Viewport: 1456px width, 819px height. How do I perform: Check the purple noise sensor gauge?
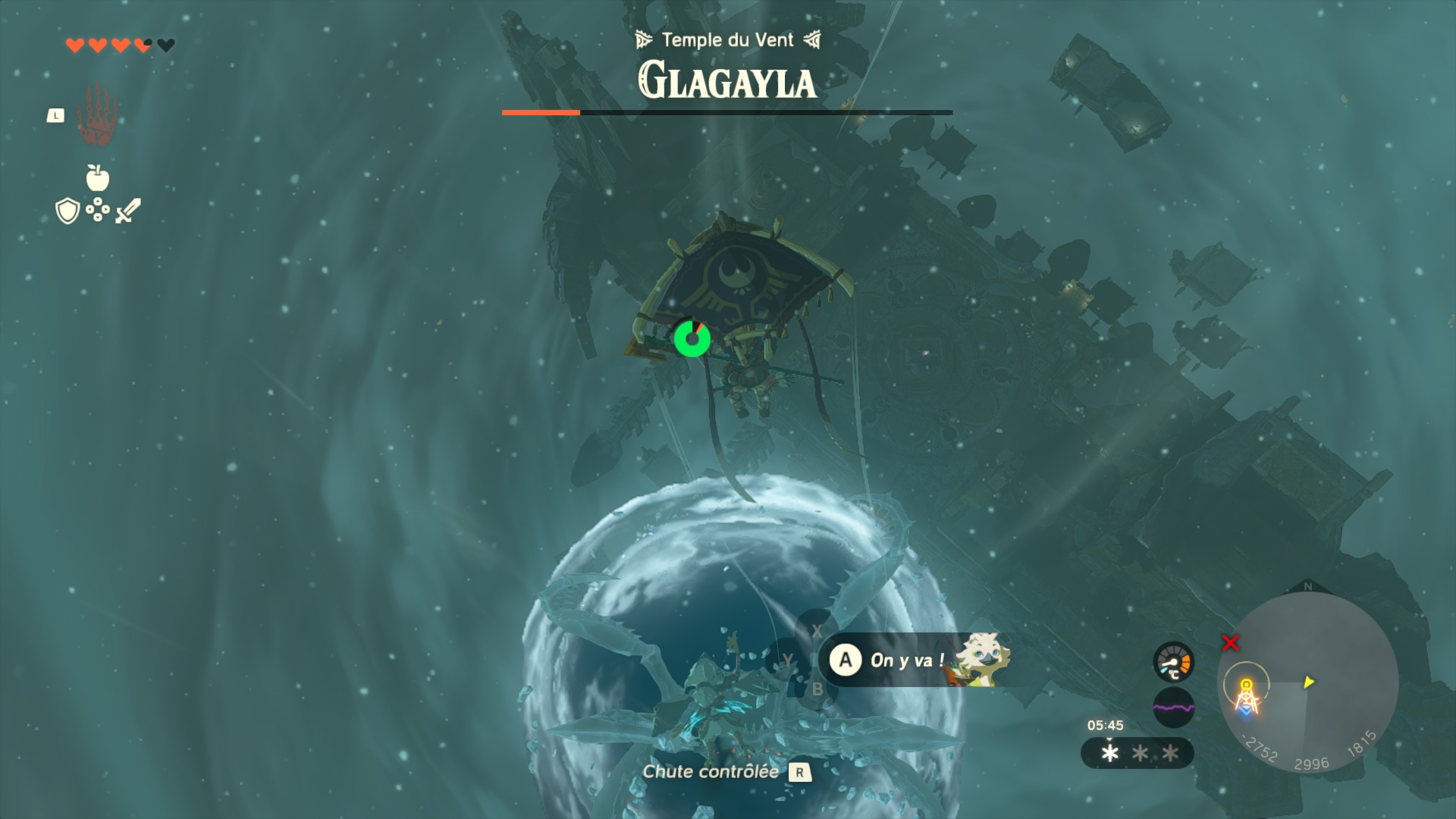click(1173, 708)
